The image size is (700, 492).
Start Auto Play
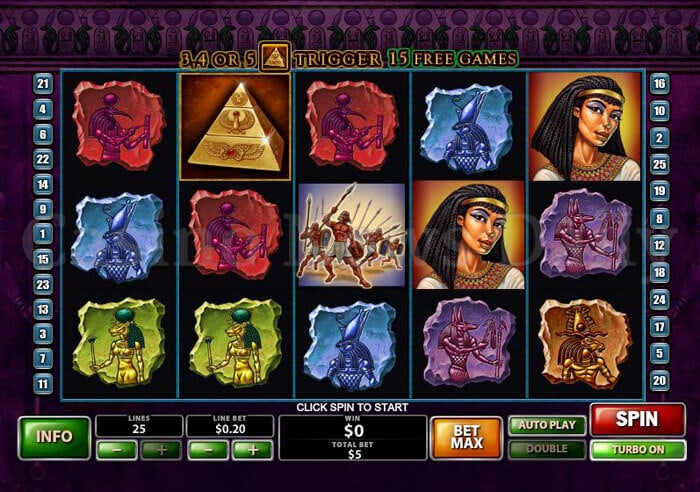tap(546, 425)
